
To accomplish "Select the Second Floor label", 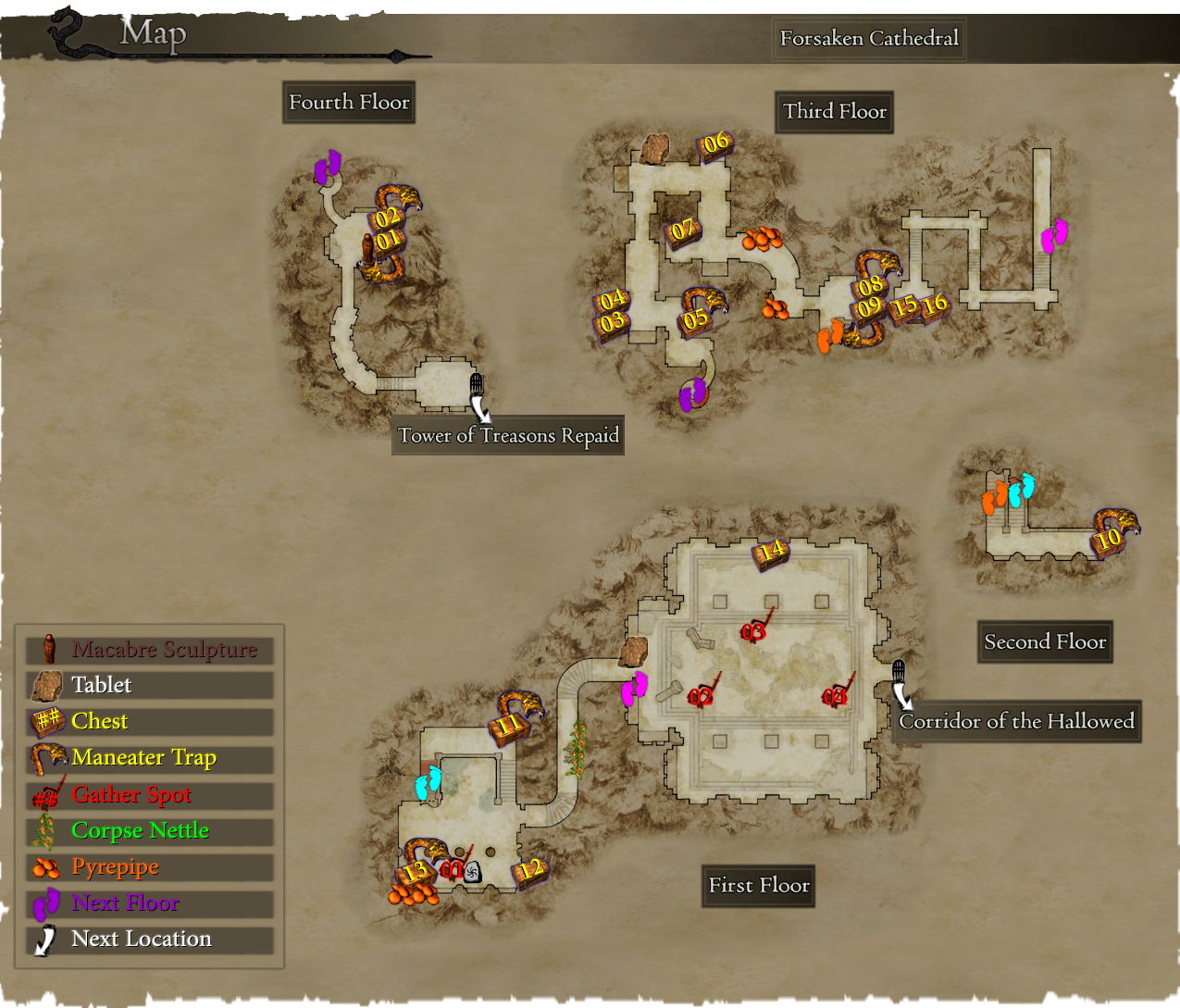I will pos(1045,642).
